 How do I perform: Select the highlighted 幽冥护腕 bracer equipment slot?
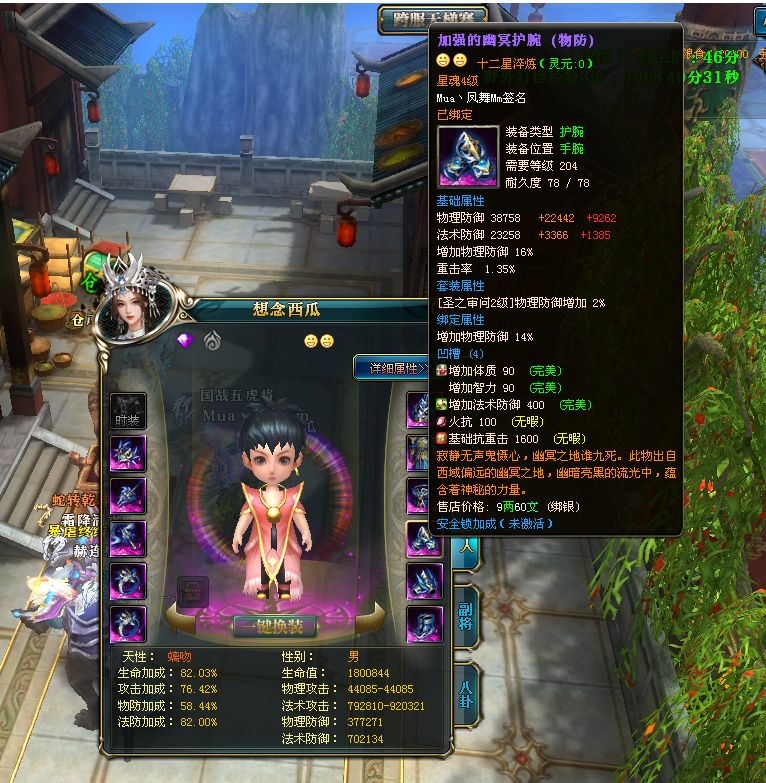click(423, 540)
